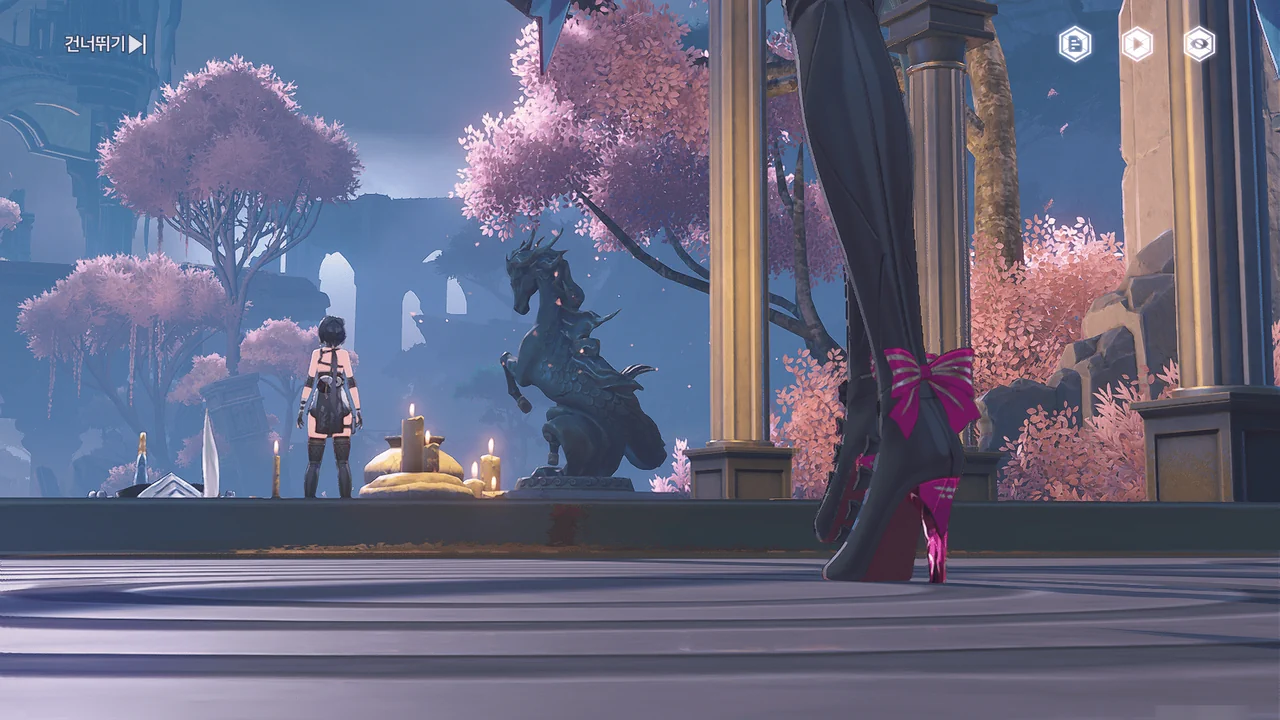Skip the cutscene with 건너뛰기

pos(105,44)
